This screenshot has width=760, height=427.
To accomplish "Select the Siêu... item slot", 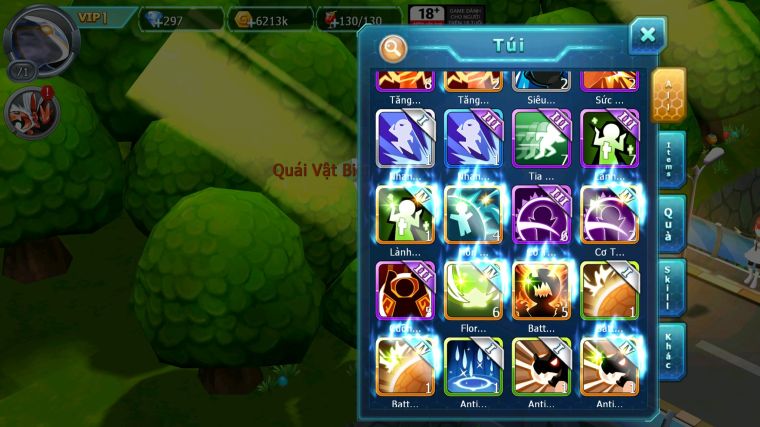I will tap(541, 80).
